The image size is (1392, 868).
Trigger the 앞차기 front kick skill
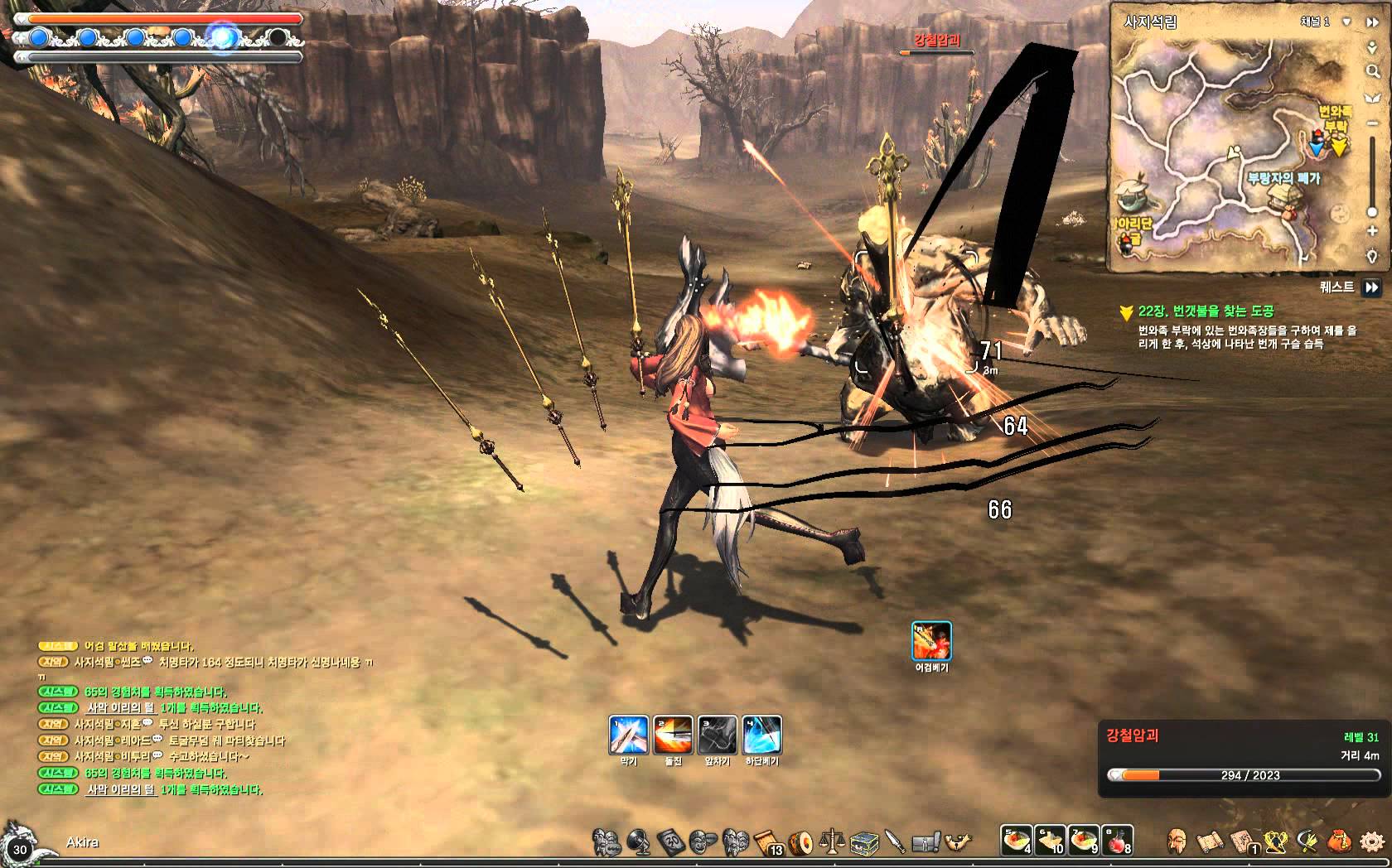[x=718, y=735]
